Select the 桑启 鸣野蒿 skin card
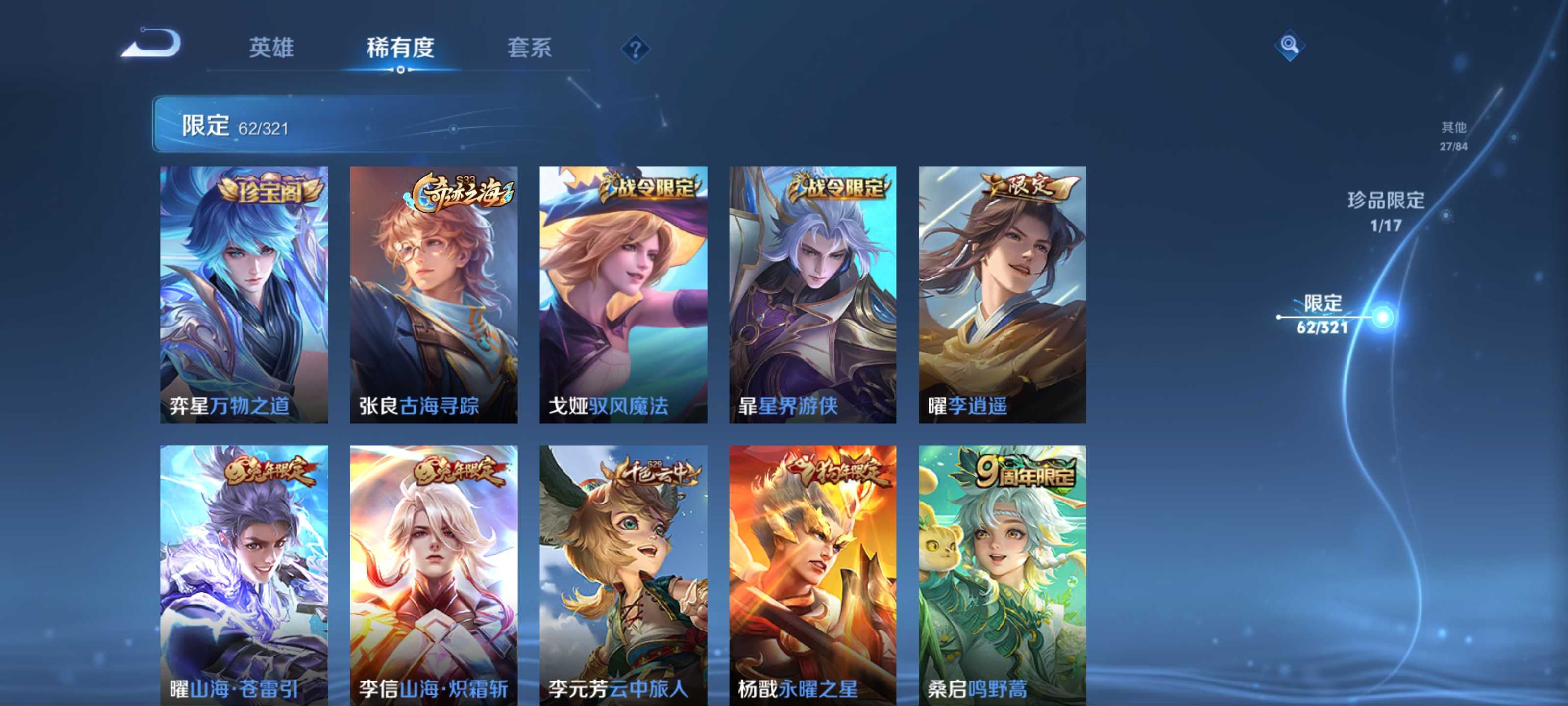The width and height of the screenshot is (1568, 706). (1002, 575)
